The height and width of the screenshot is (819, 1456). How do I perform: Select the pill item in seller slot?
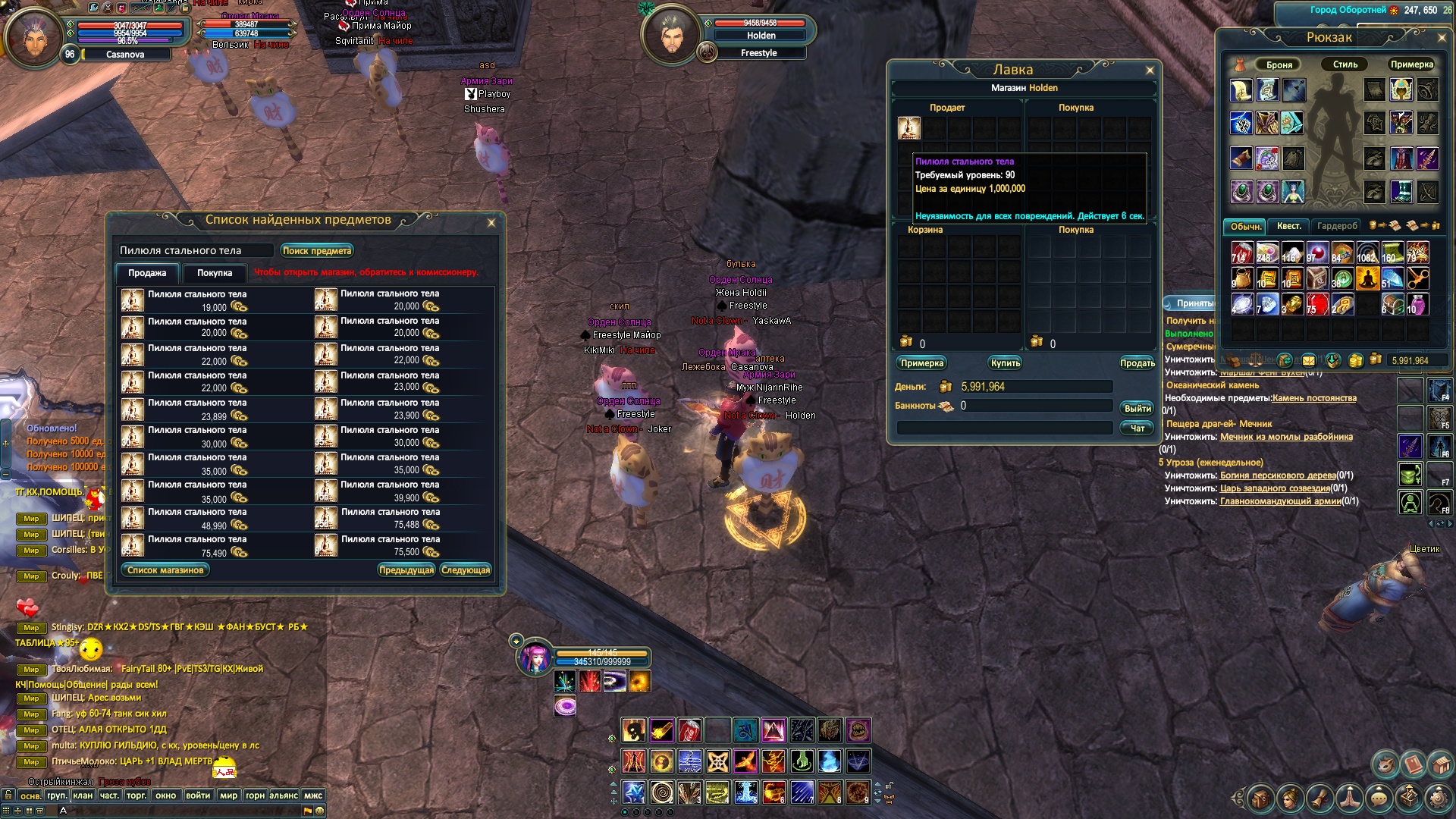(x=908, y=128)
